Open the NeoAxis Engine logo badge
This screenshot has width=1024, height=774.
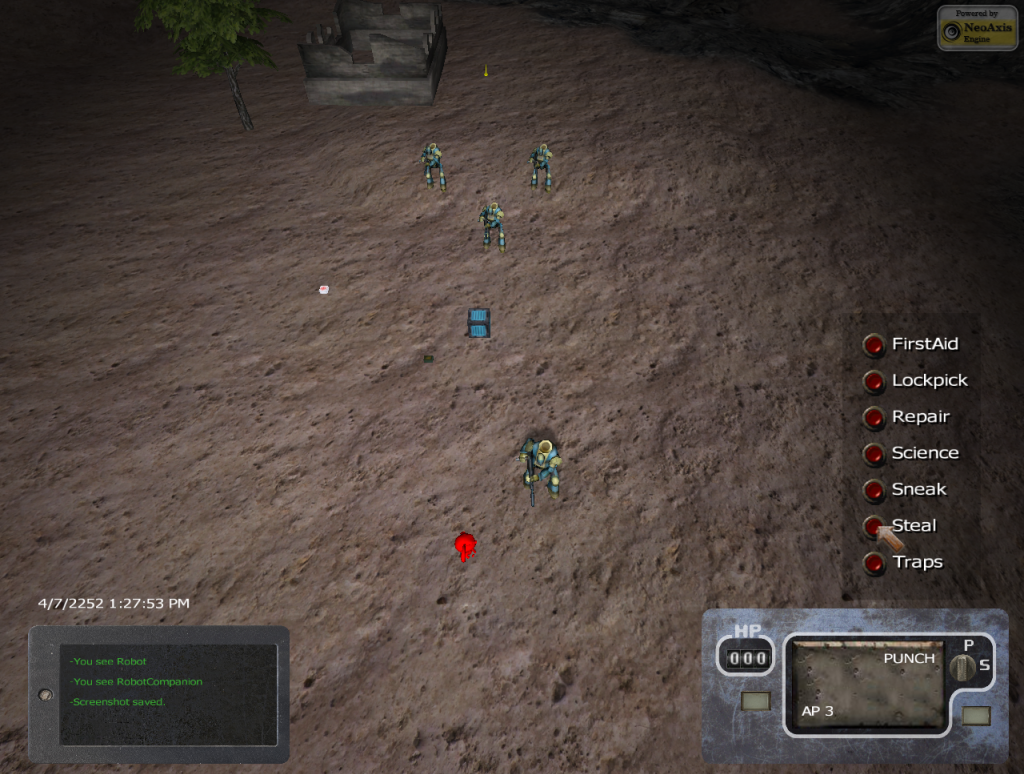(977, 28)
